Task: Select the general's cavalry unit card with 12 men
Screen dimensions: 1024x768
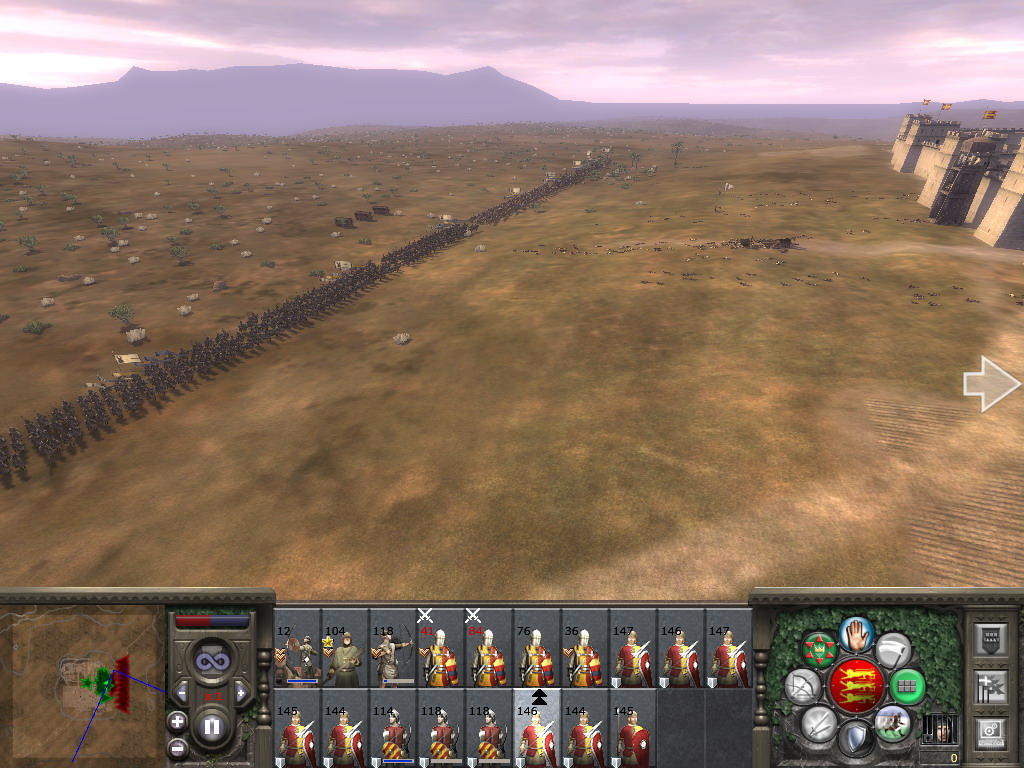Action: pyautogui.click(x=297, y=648)
